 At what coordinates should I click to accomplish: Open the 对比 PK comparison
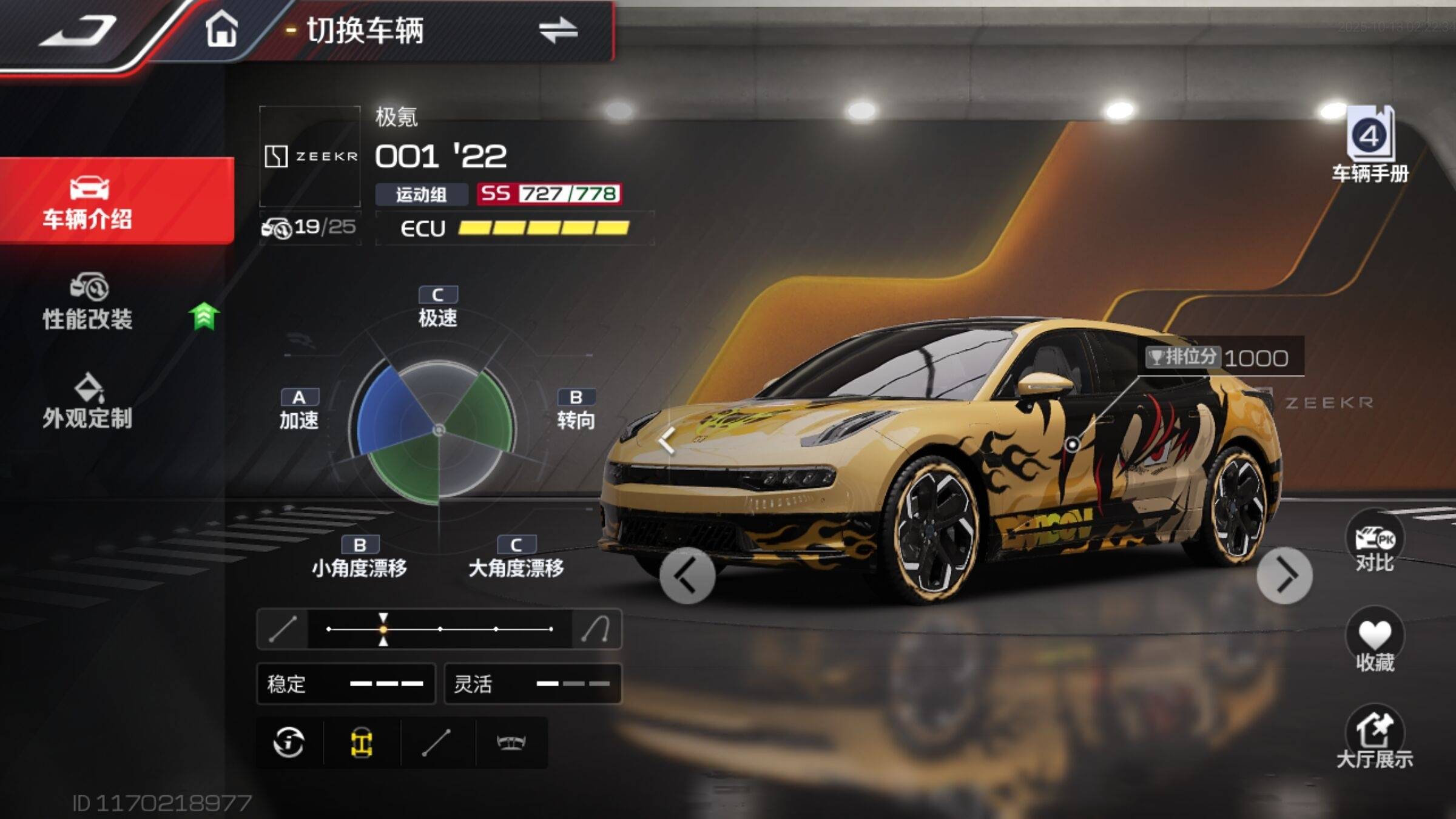coord(1374,543)
